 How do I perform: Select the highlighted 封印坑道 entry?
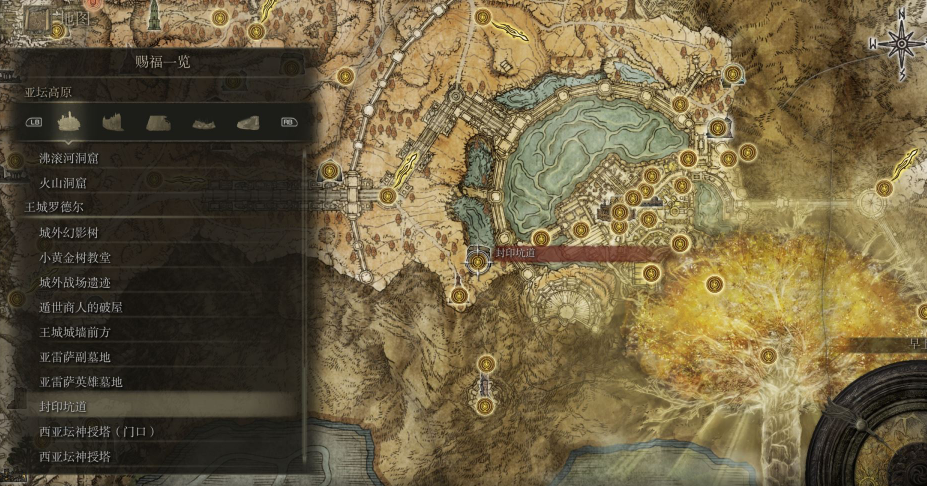coord(62,406)
